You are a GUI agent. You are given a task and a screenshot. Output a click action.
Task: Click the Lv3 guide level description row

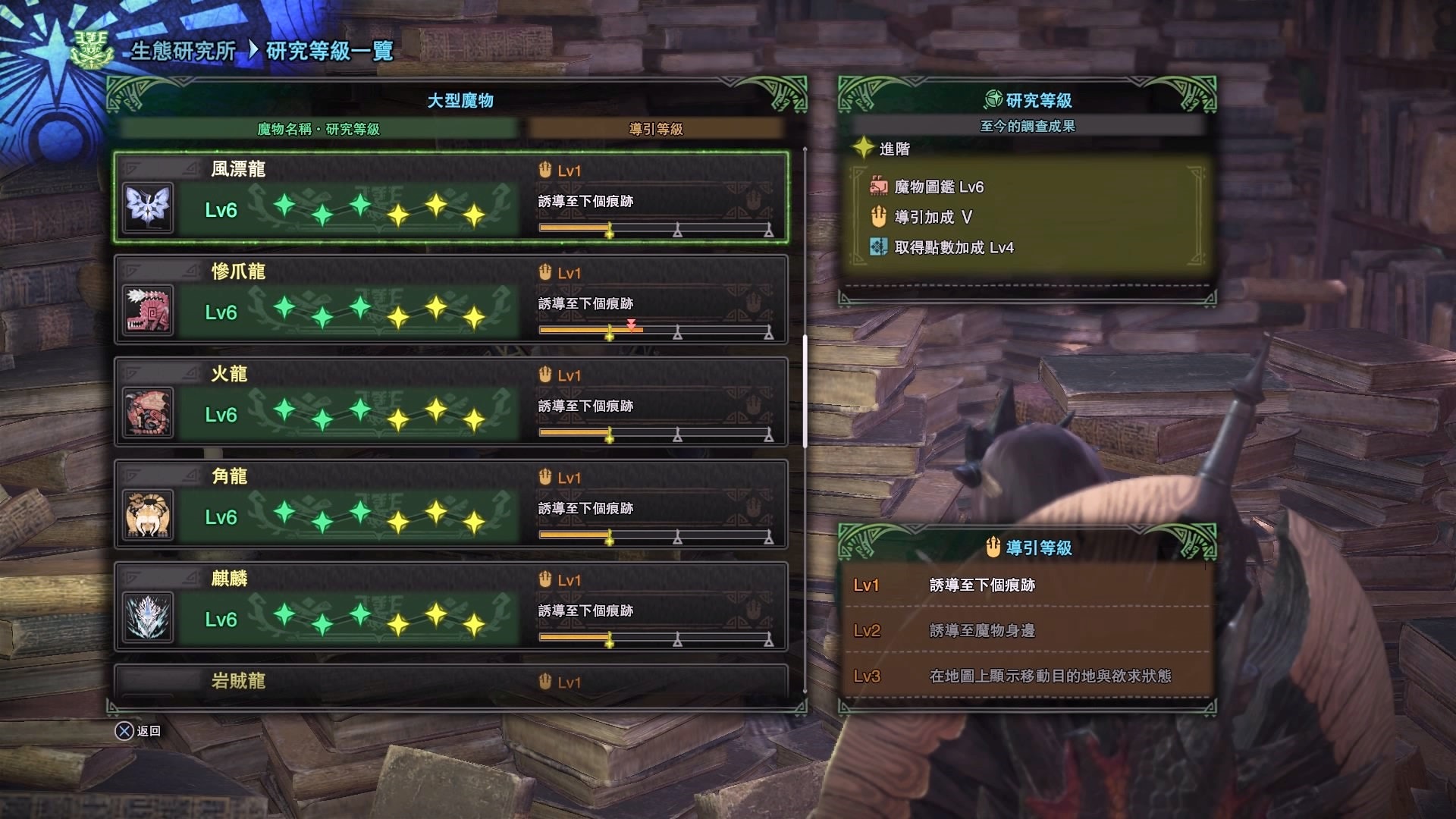click(1027, 676)
